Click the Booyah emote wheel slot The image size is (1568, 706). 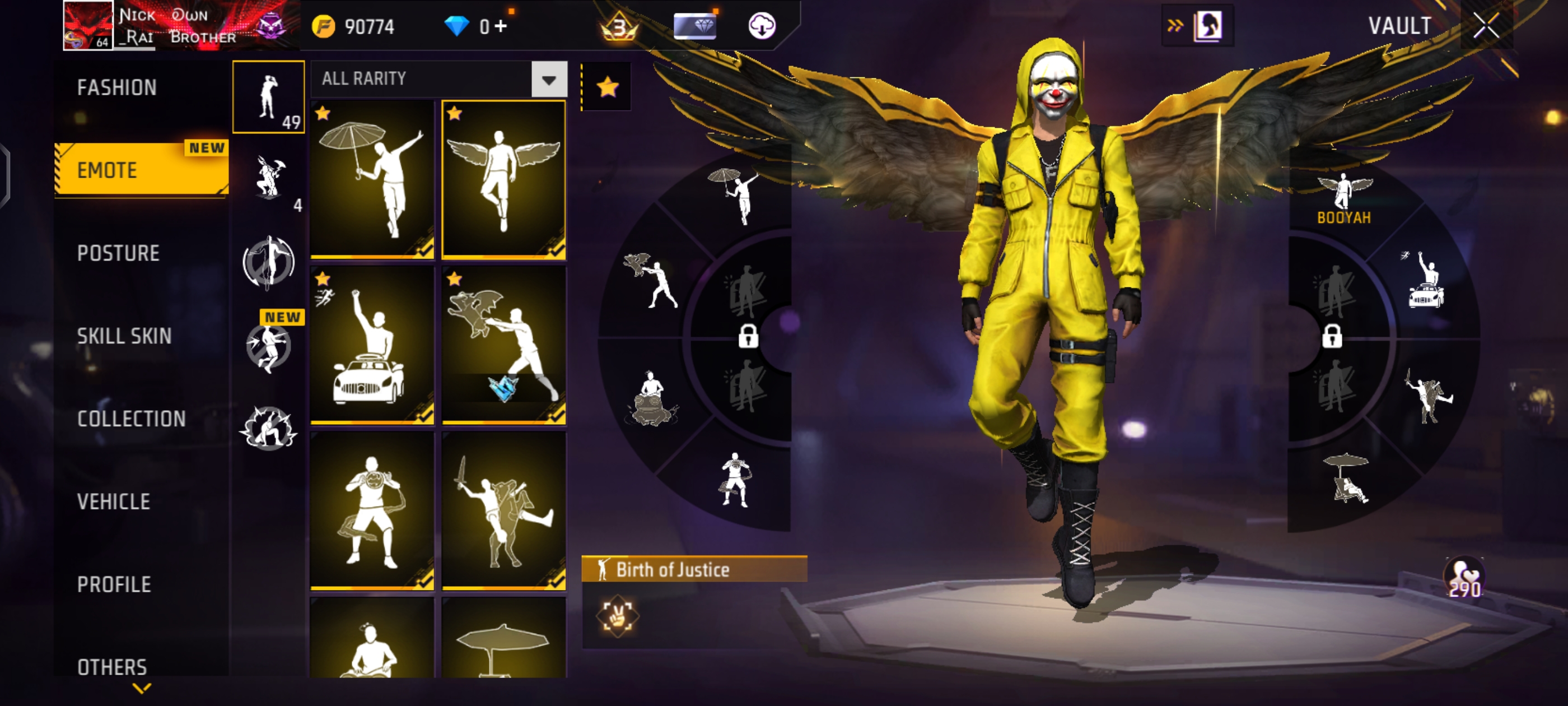click(1344, 198)
